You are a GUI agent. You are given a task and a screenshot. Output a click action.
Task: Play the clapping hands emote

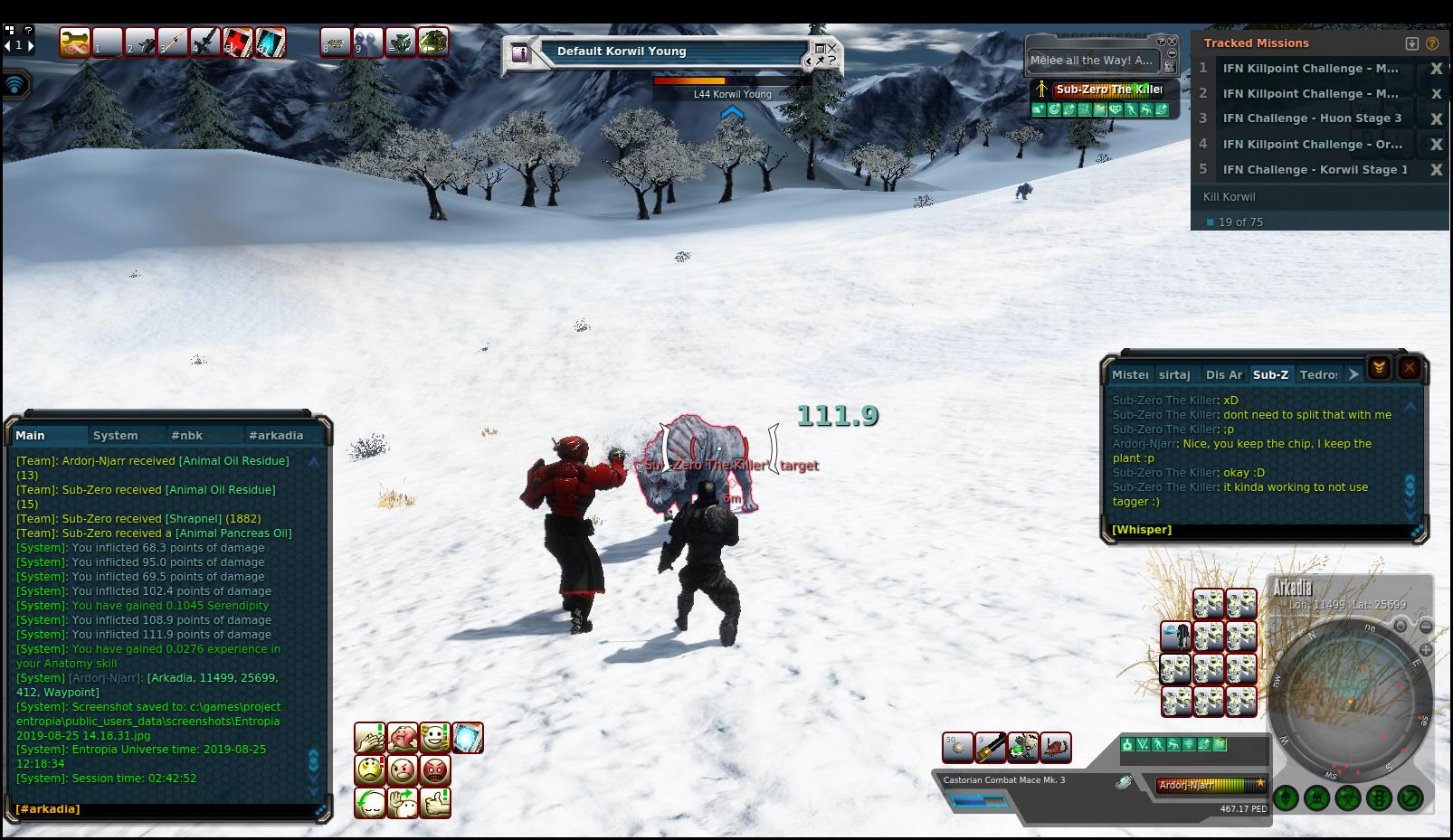pos(369,738)
